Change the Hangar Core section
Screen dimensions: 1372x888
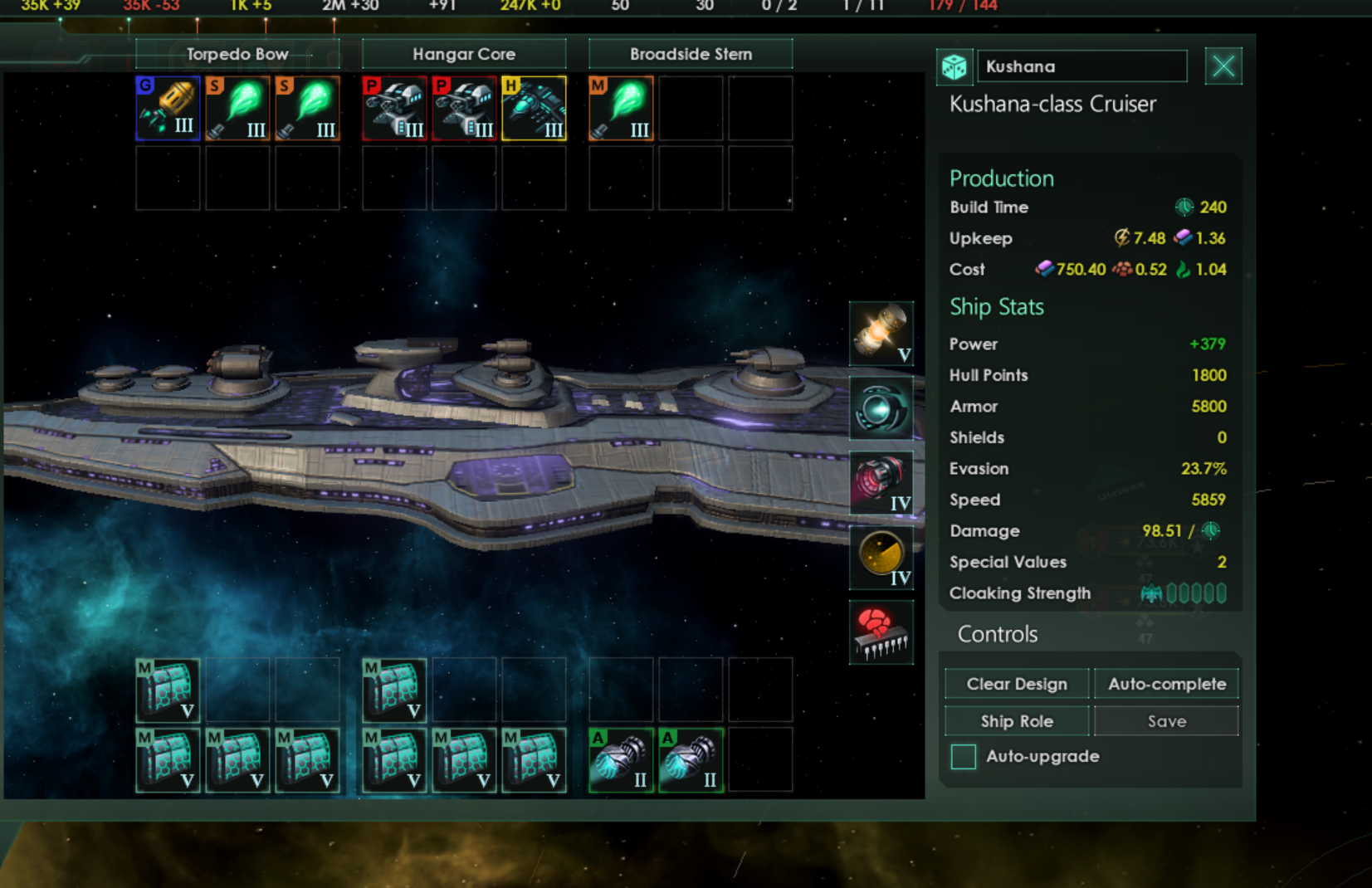(x=464, y=54)
